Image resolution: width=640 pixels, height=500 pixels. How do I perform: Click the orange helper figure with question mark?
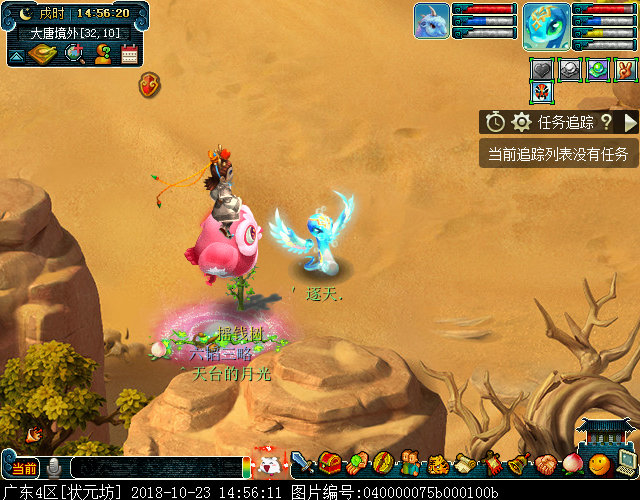[x=102, y=54]
